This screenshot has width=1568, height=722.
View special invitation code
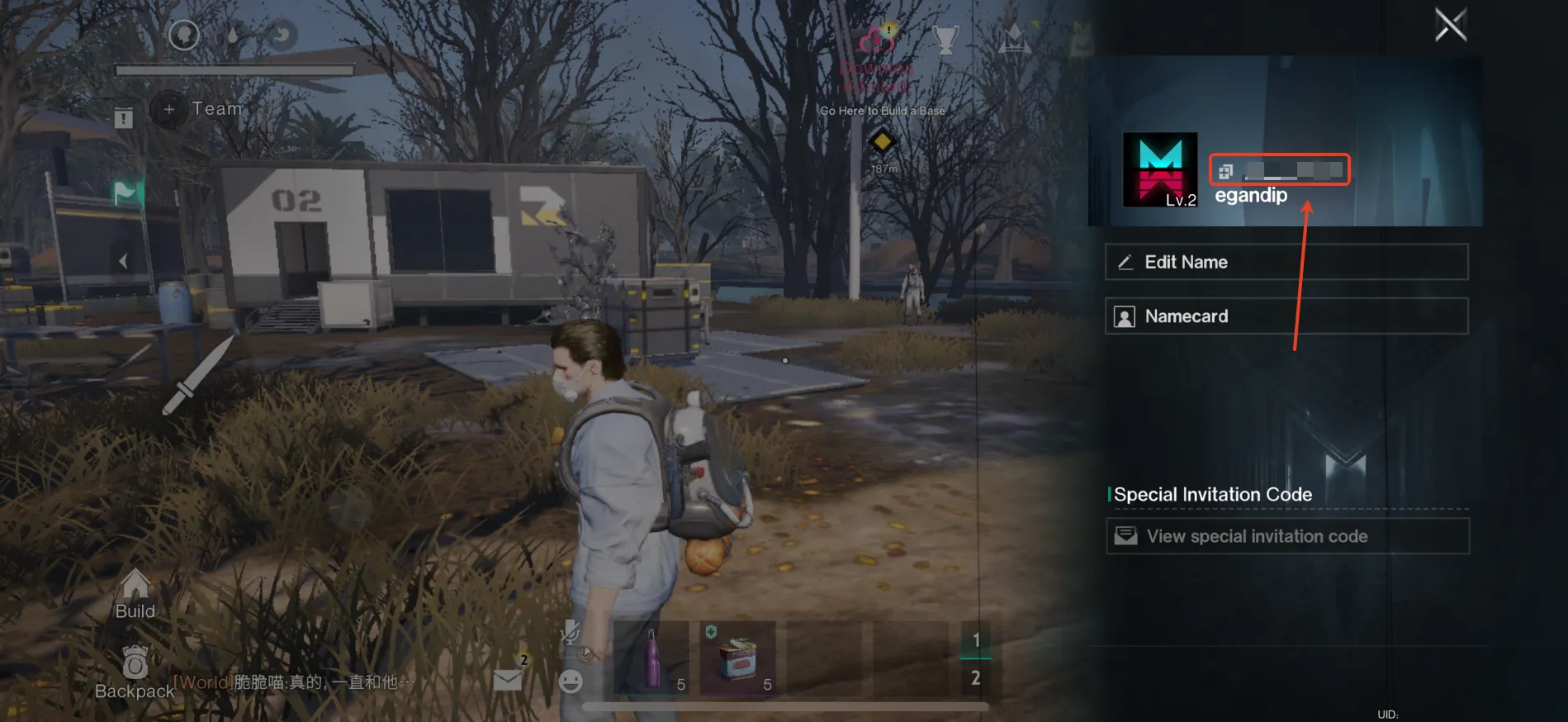coord(1286,536)
